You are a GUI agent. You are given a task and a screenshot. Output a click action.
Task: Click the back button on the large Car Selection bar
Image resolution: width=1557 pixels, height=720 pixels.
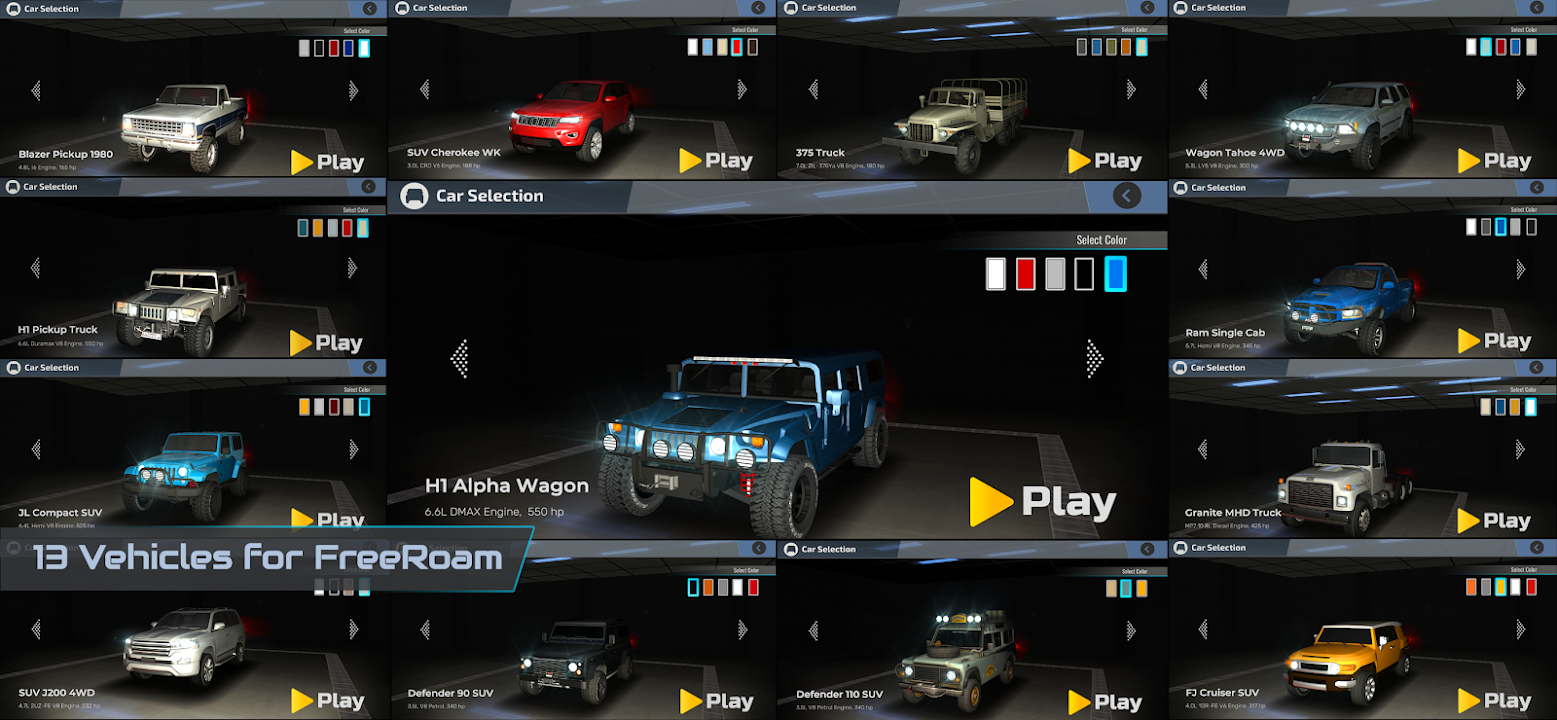coord(1126,196)
